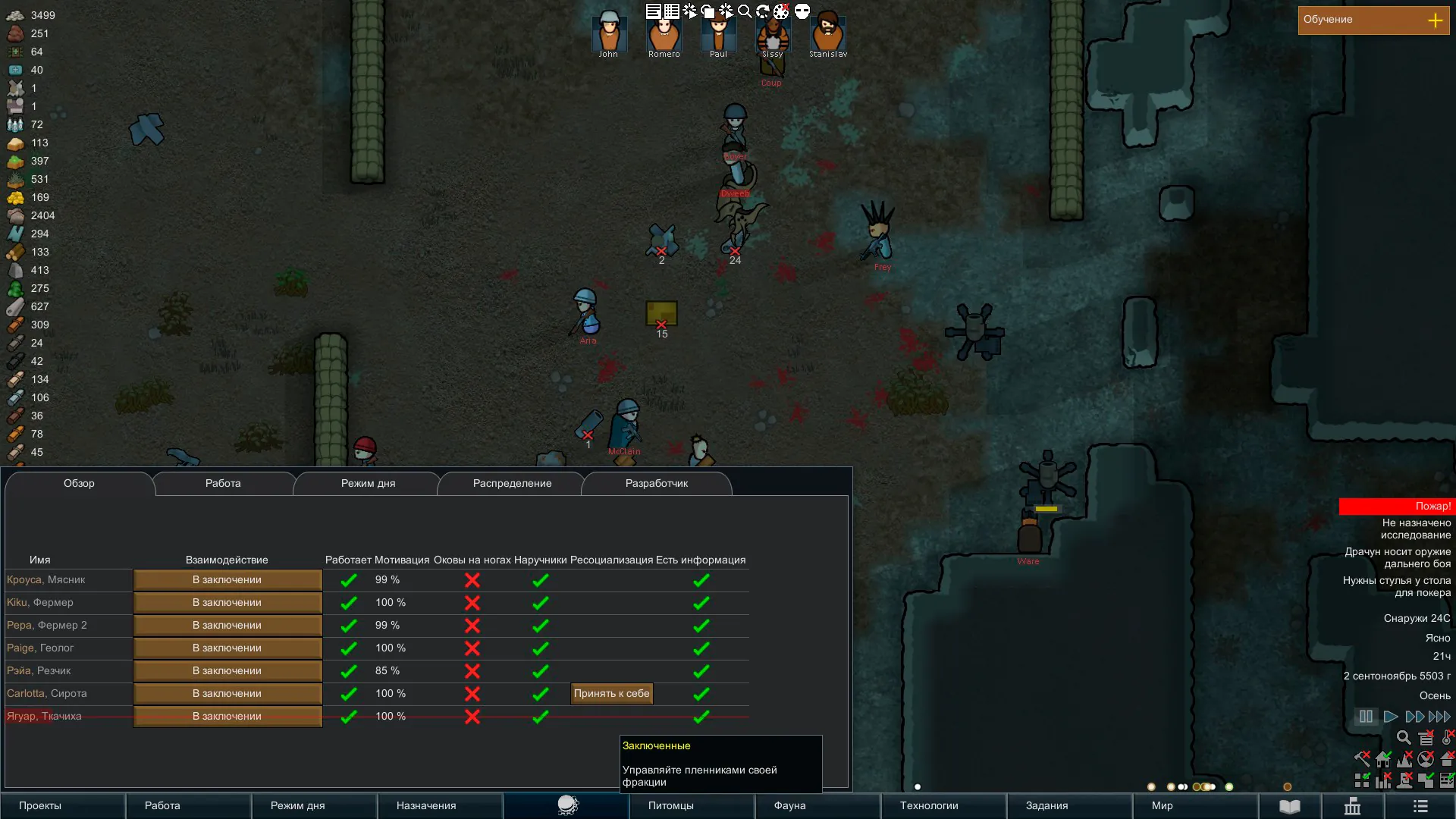Toggle handcuffs for Paige, Геолог
Image resolution: width=1456 pixels, height=819 pixels.
coord(540,648)
